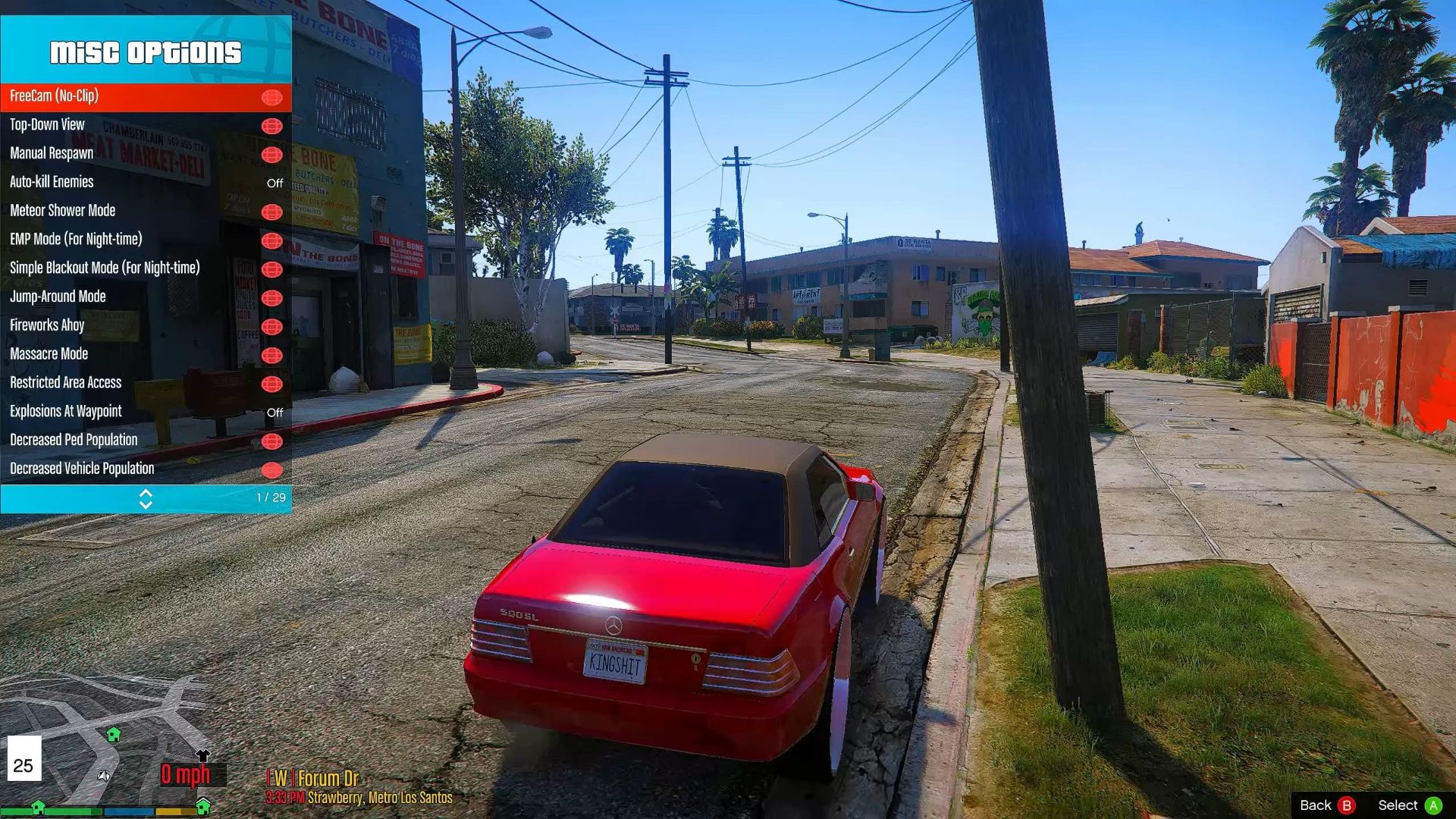Click the Fireworks Ahoy globe icon
The width and height of the screenshot is (1456, 819).
pos(272,326)
